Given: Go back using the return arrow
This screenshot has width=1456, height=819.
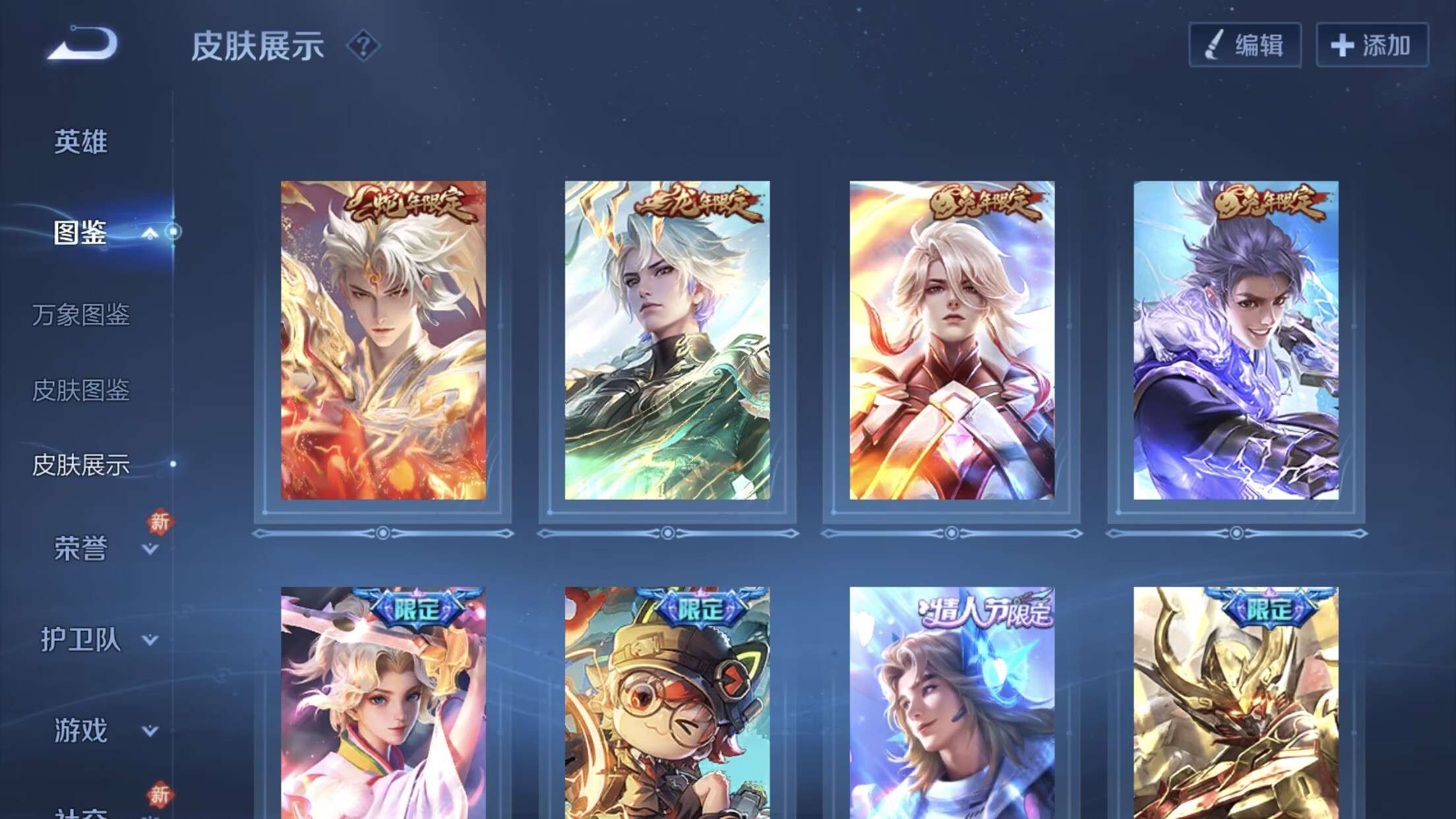Looking at the screenshot, I should click(83, 44).
